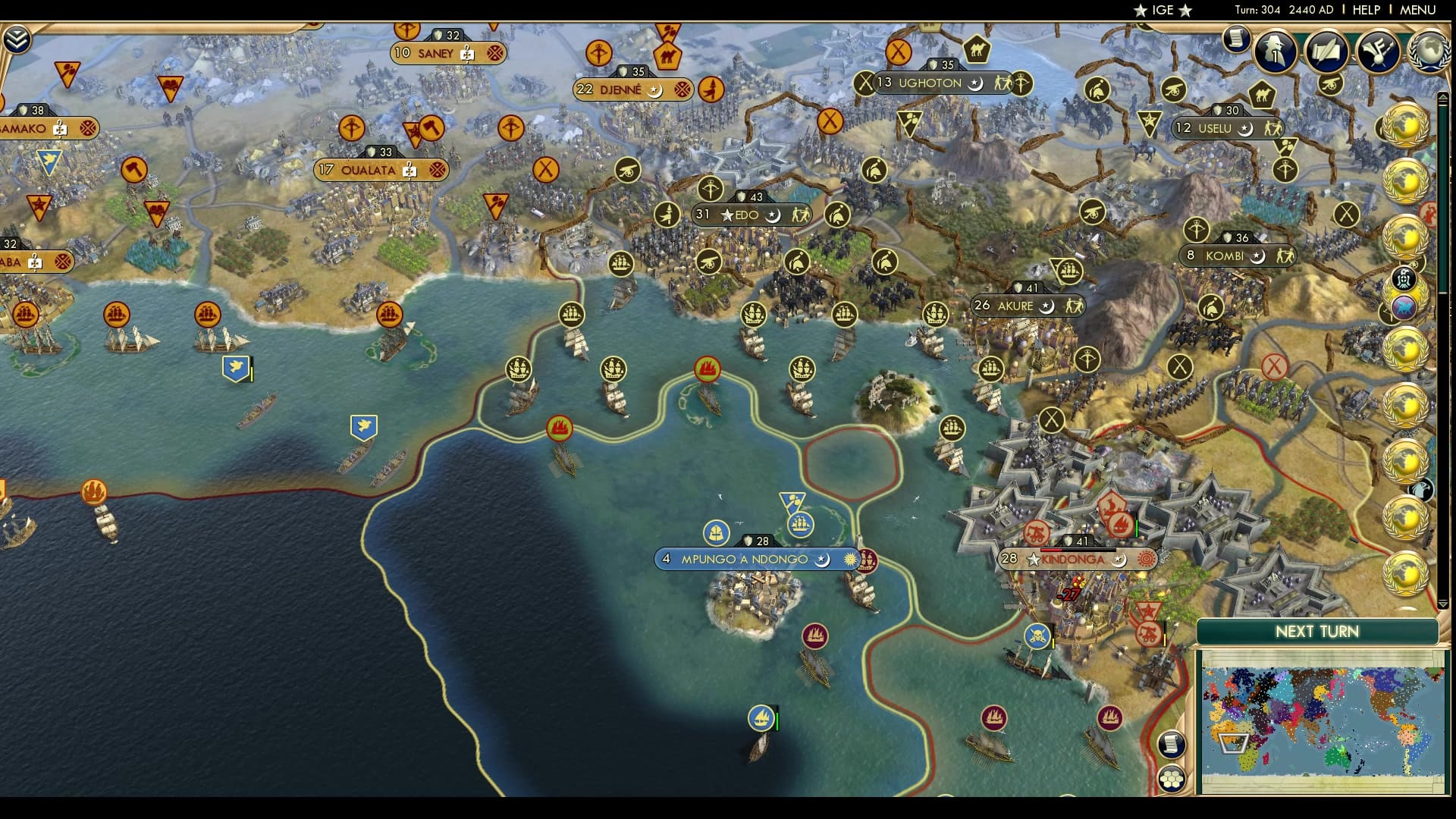Toggle Strategic View with the hex grid icon
Image resolution: width=1456 pixels, height=819 pixels.
[x=1172, y=777]
